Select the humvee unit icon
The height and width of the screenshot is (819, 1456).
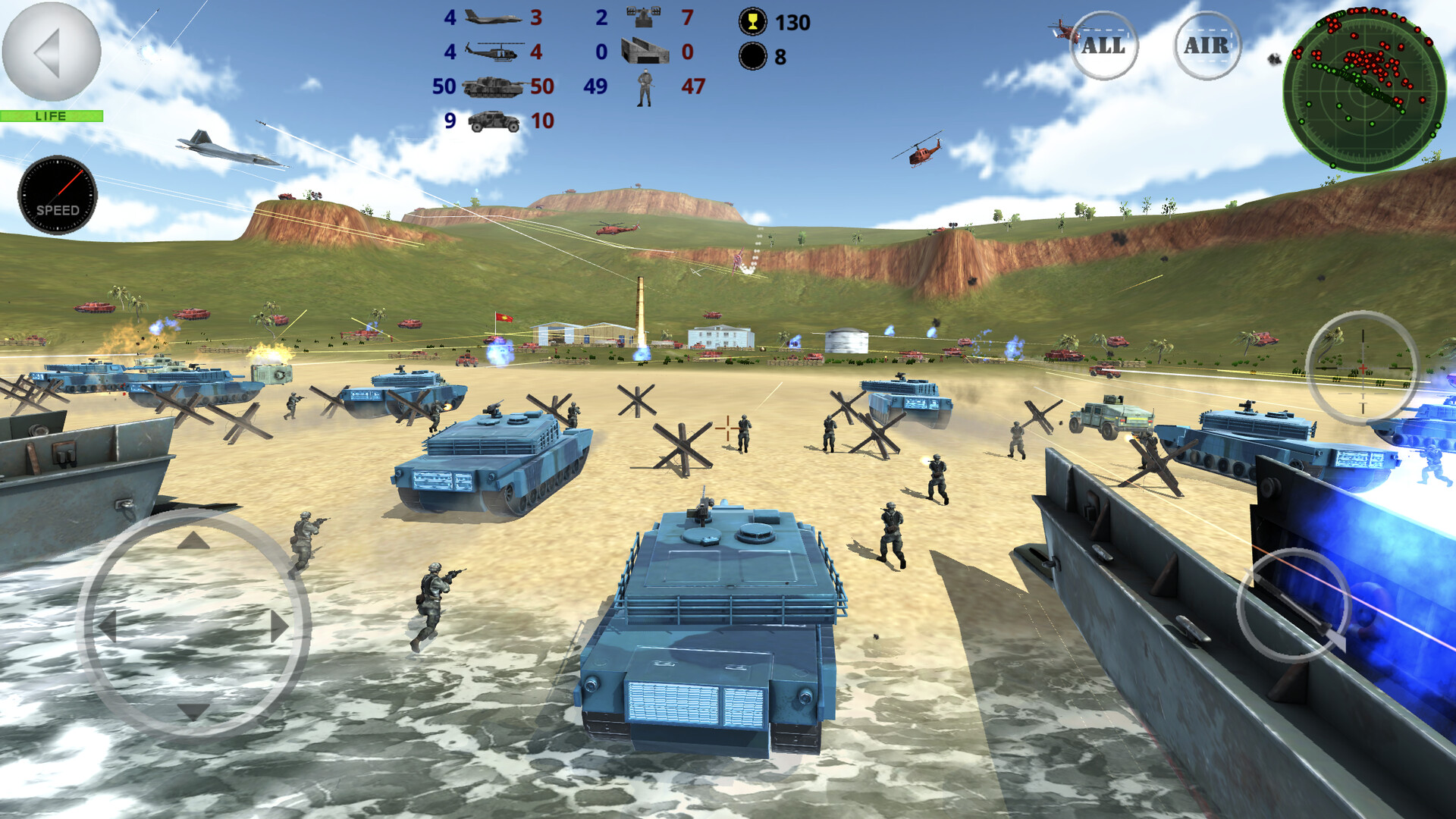point(493,120)
